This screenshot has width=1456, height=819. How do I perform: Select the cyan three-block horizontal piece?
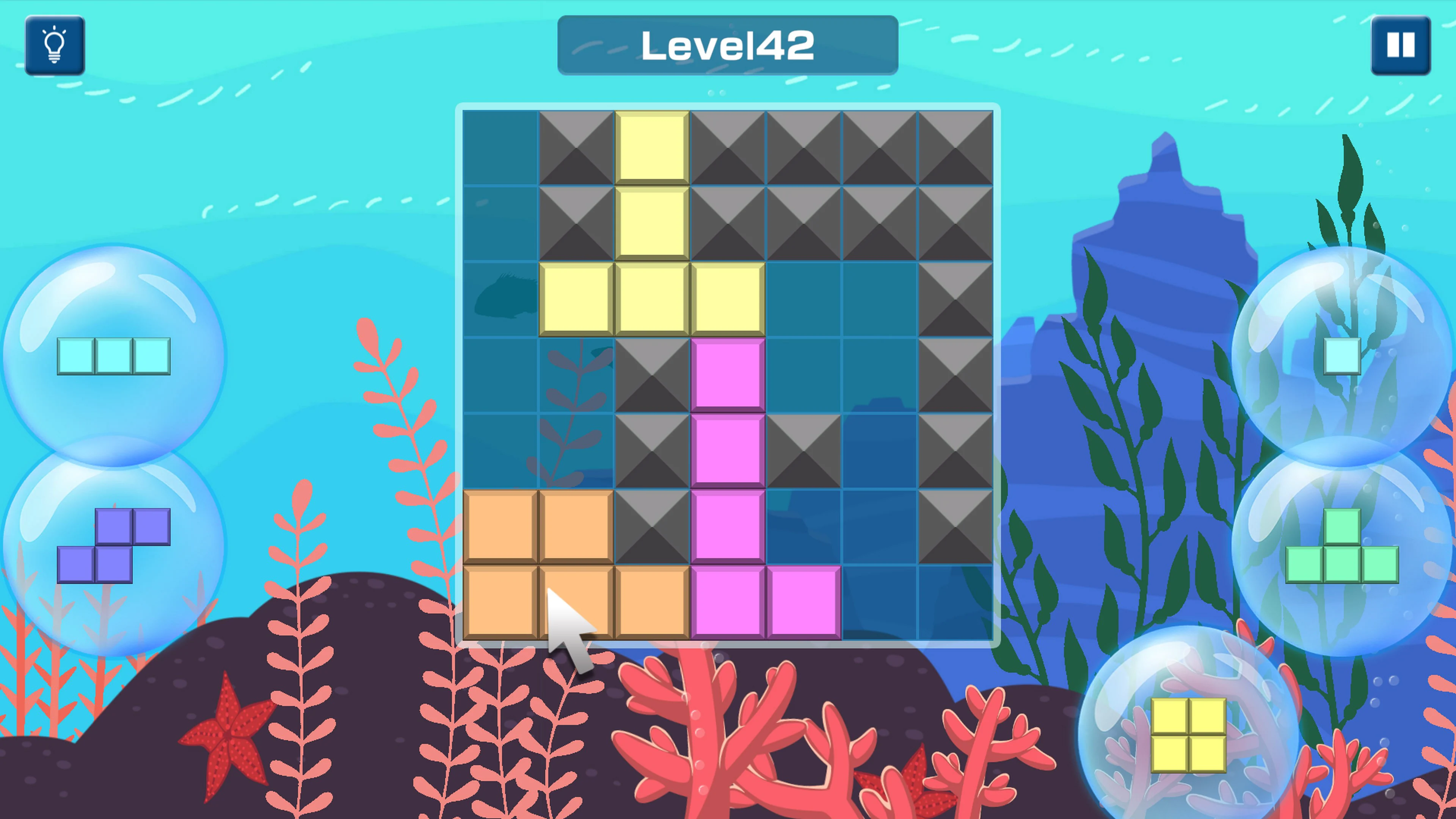click(113, 357)
